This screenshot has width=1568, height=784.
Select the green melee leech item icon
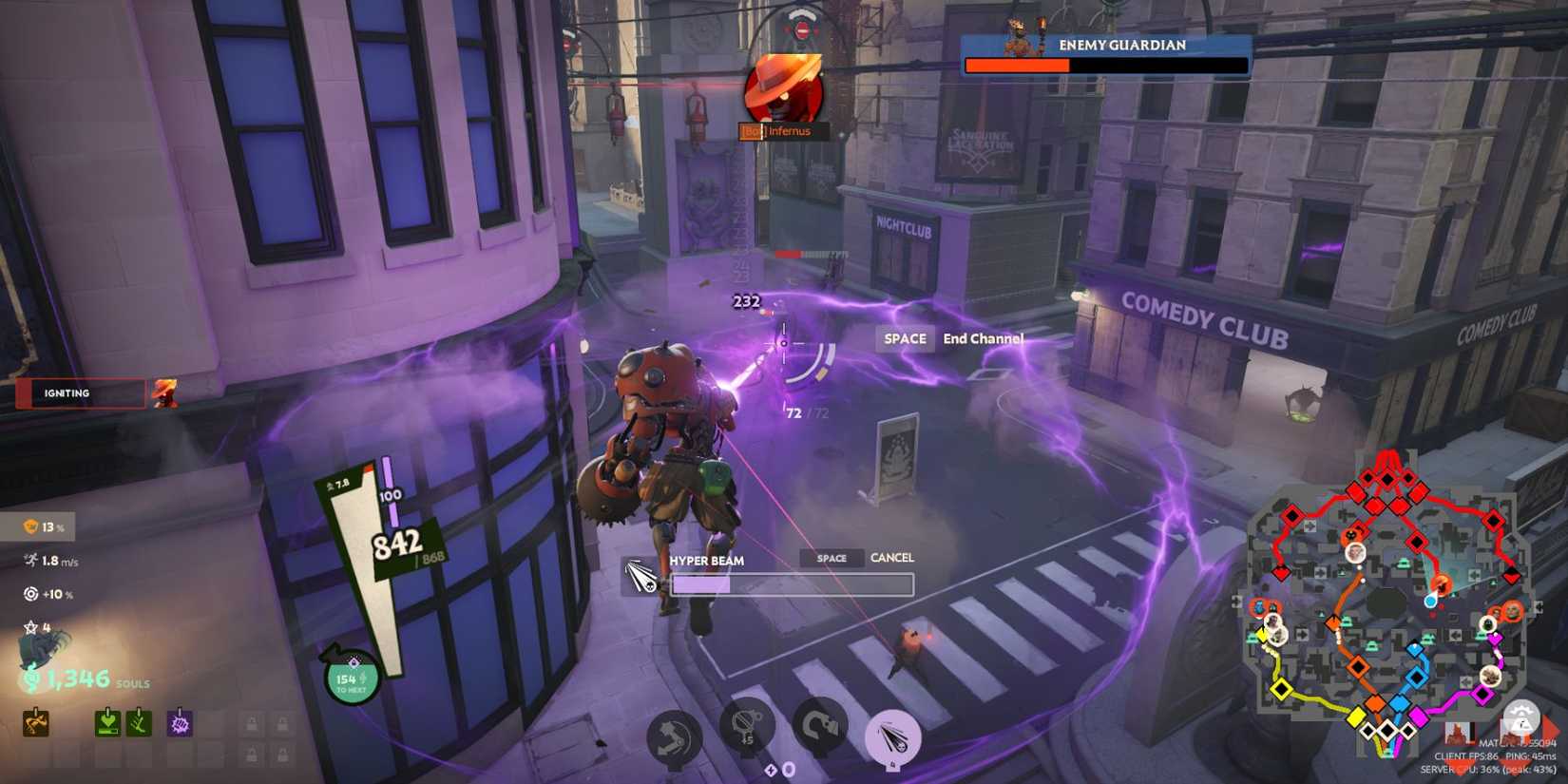tap(138, 722)
